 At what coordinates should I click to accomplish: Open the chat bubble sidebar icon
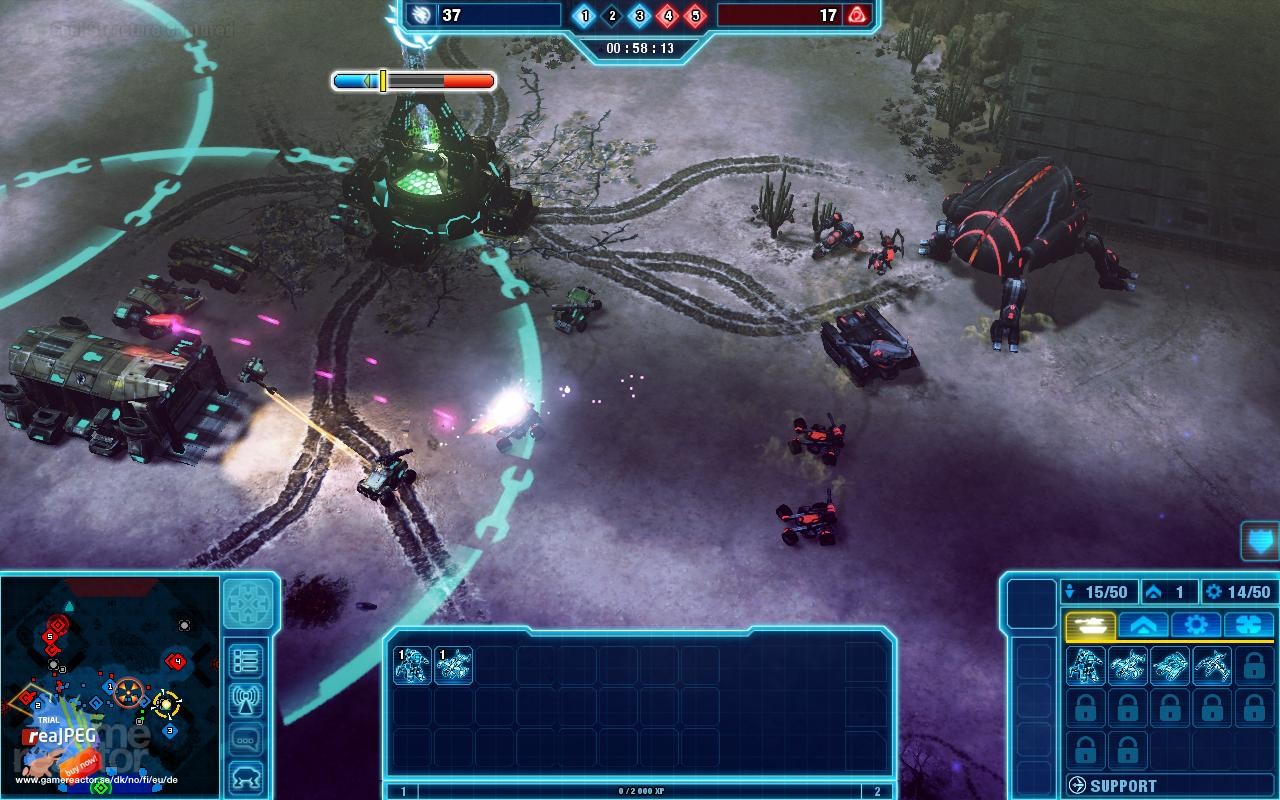tap(246, 737)
